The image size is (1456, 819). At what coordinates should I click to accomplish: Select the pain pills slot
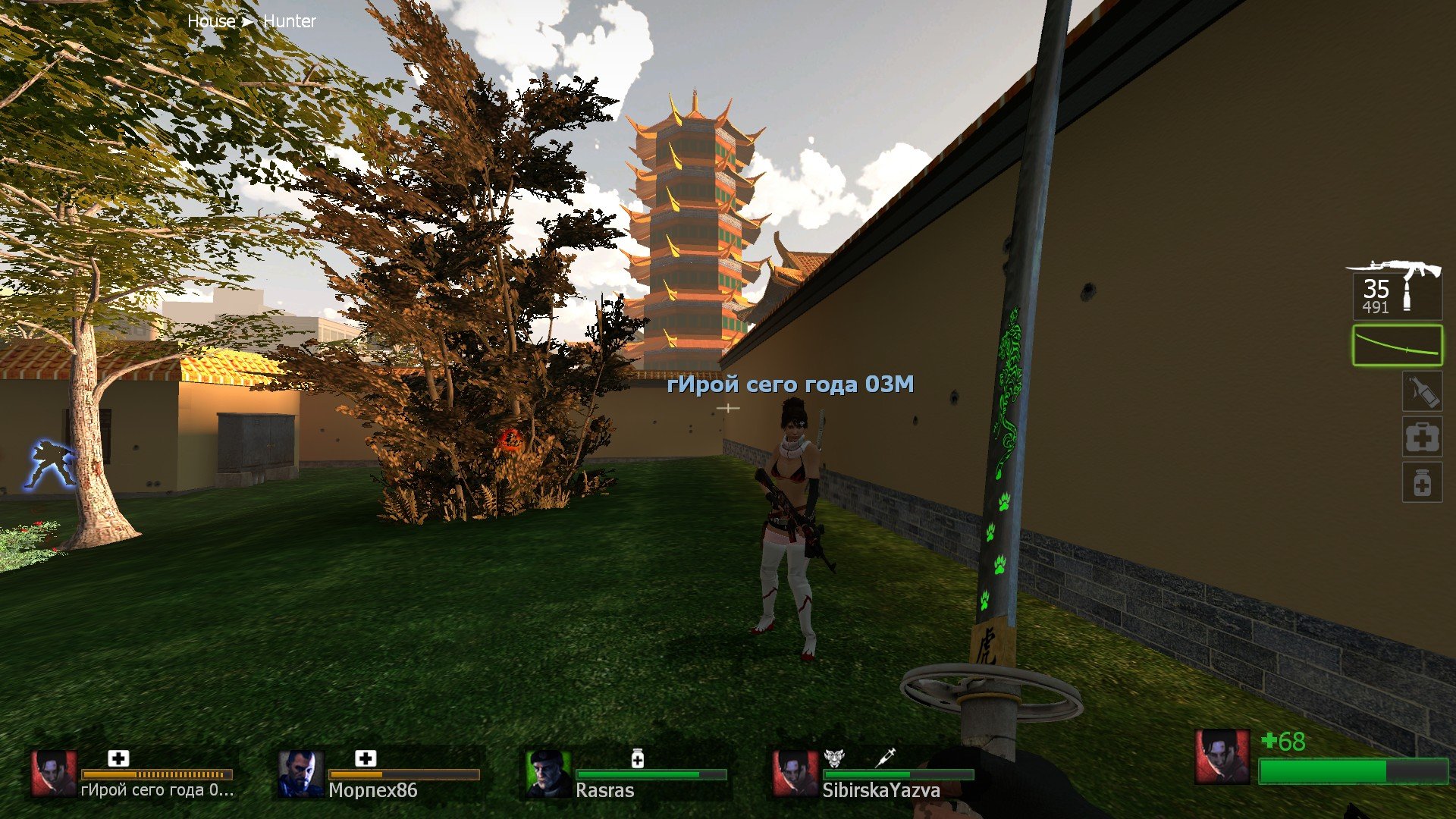[1422, 483]
